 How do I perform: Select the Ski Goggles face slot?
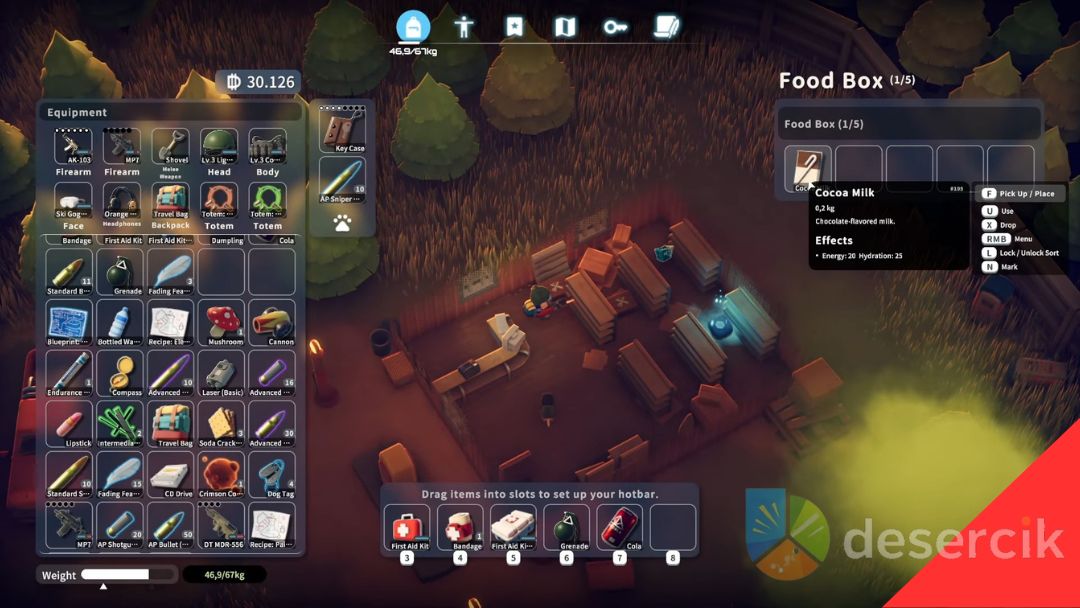click(x=73, y=202)
